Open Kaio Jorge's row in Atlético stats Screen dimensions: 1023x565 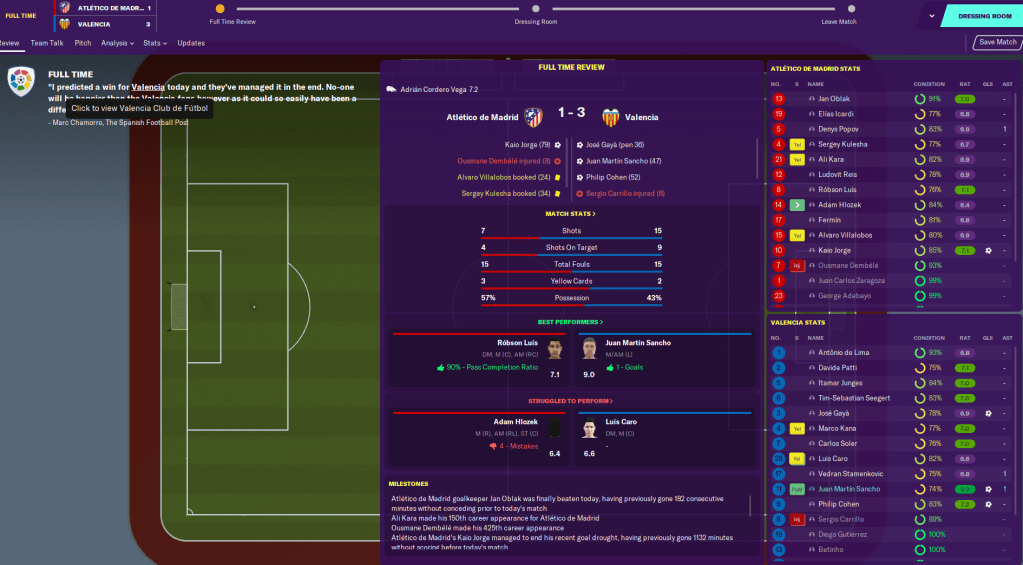point(835,250)
